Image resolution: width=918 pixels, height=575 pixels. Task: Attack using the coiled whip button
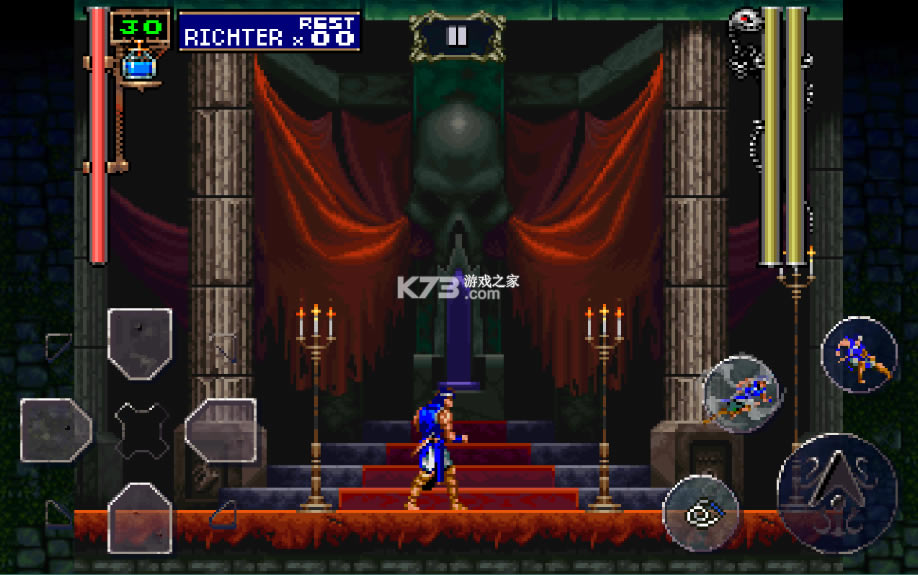(701, 514)
